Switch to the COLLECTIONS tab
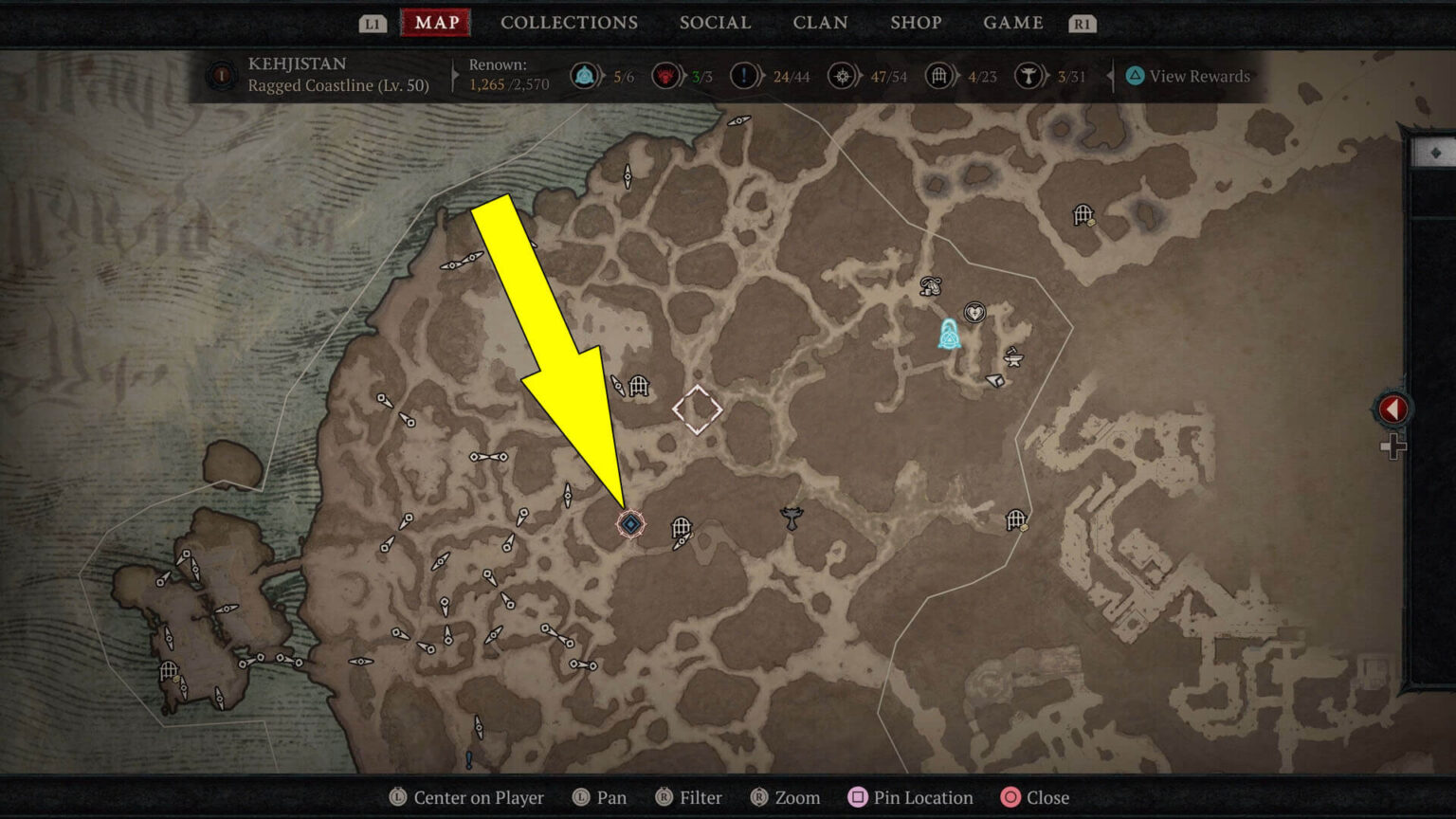 pyautogui.click(x=569, y=23)
